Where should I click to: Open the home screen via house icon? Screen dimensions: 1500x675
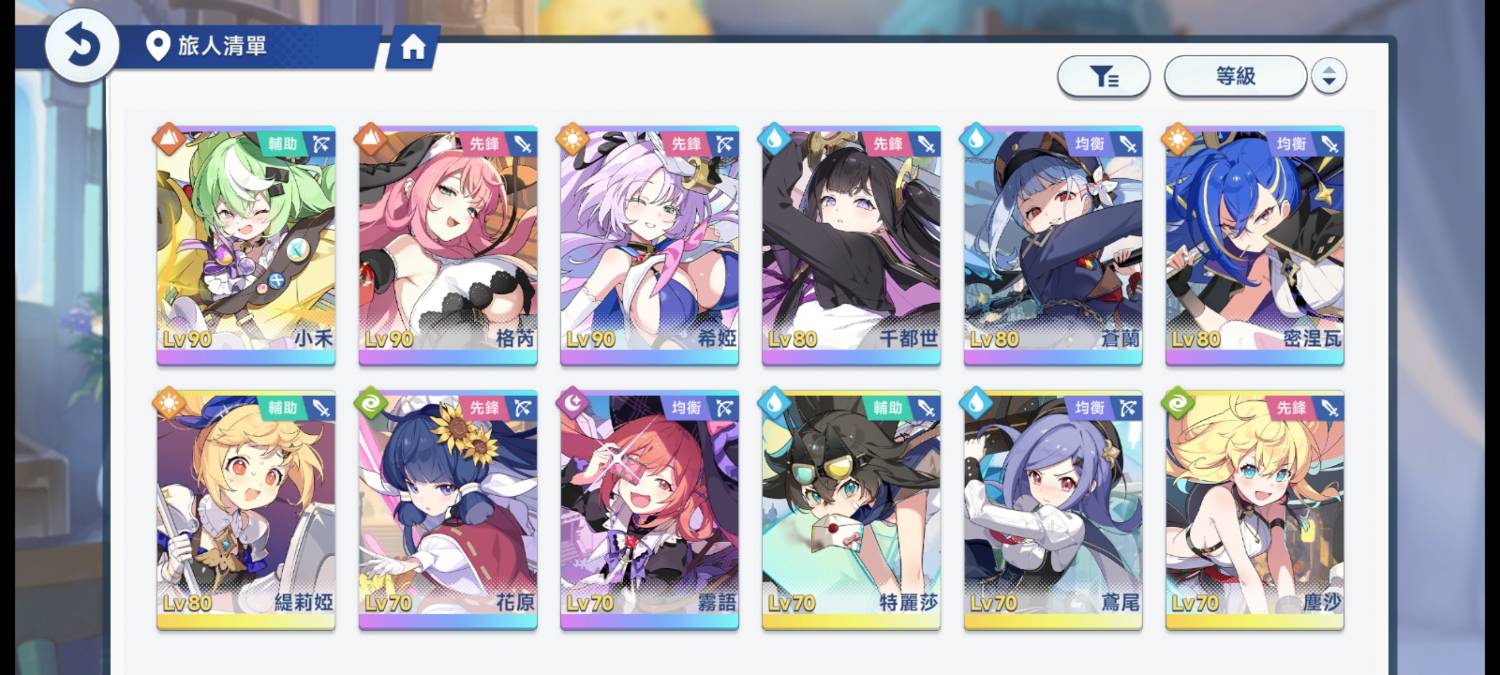(413, 49)
